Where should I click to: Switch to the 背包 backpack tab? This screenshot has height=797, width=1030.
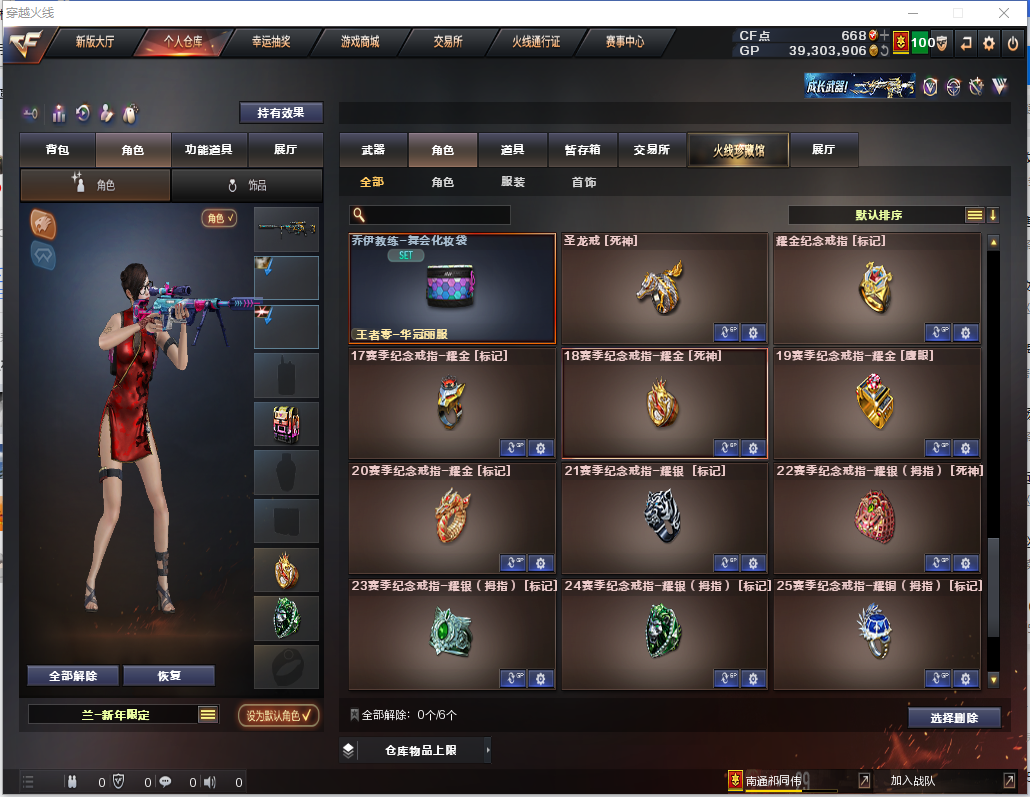coord(58,150)
